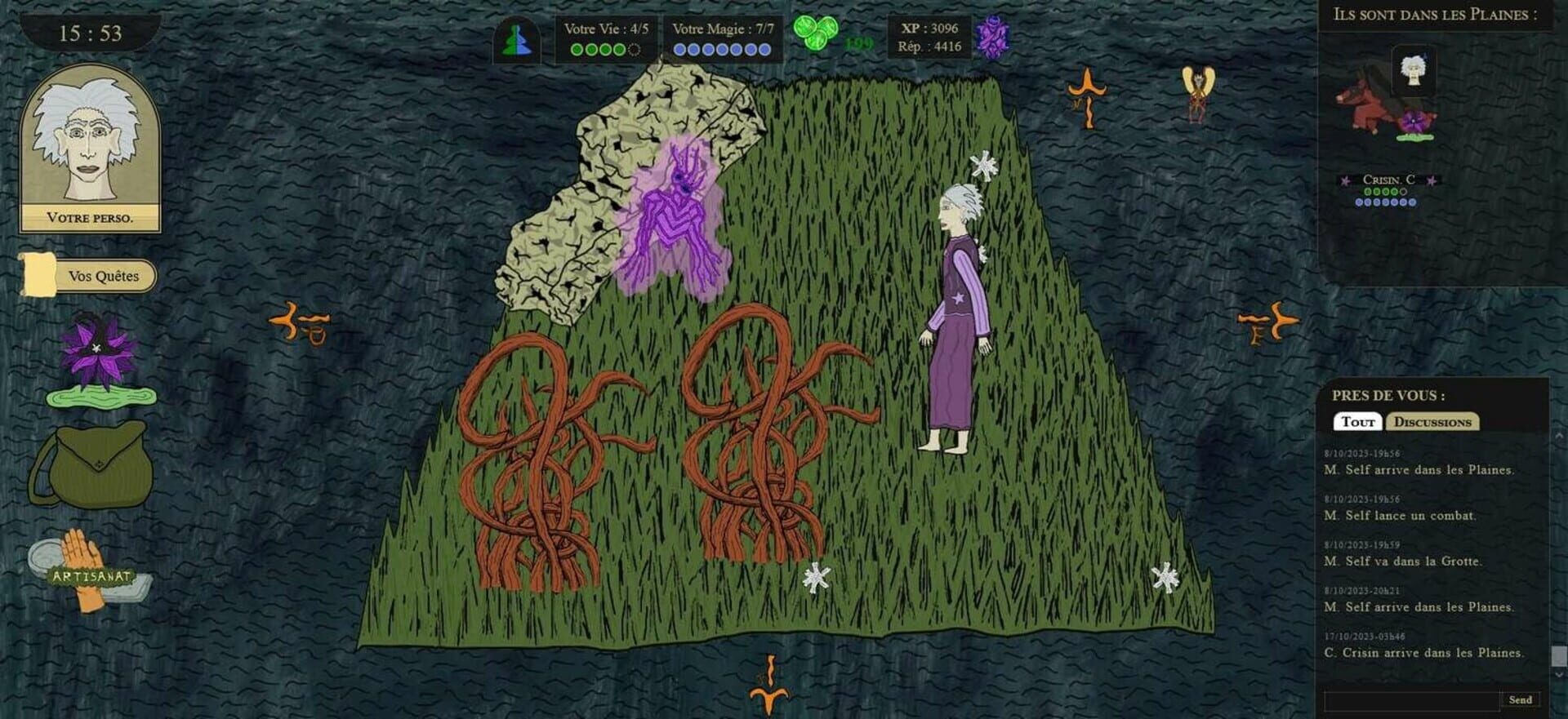Click the chat scrollbar down arrow
Viewport: 1568px width, 719px height.
coord(1559,675)
